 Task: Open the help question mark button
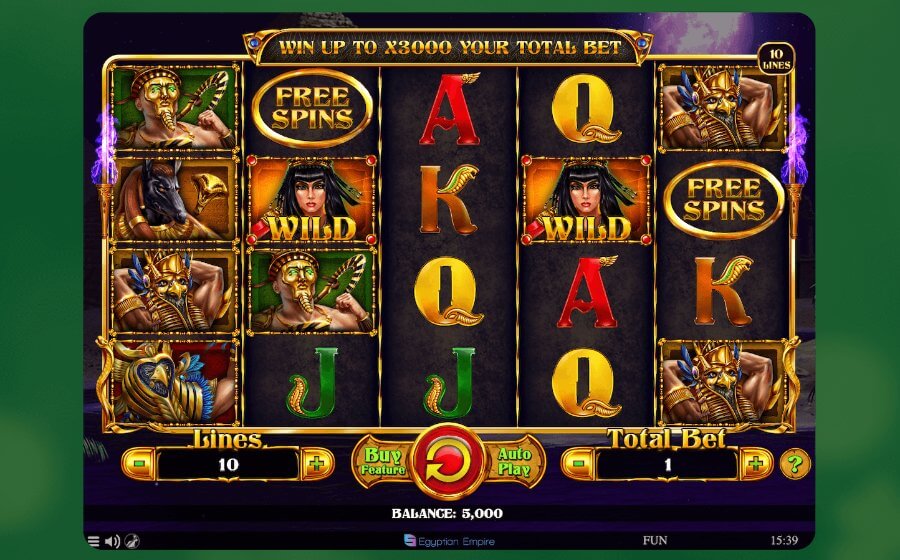coord(795,464)
